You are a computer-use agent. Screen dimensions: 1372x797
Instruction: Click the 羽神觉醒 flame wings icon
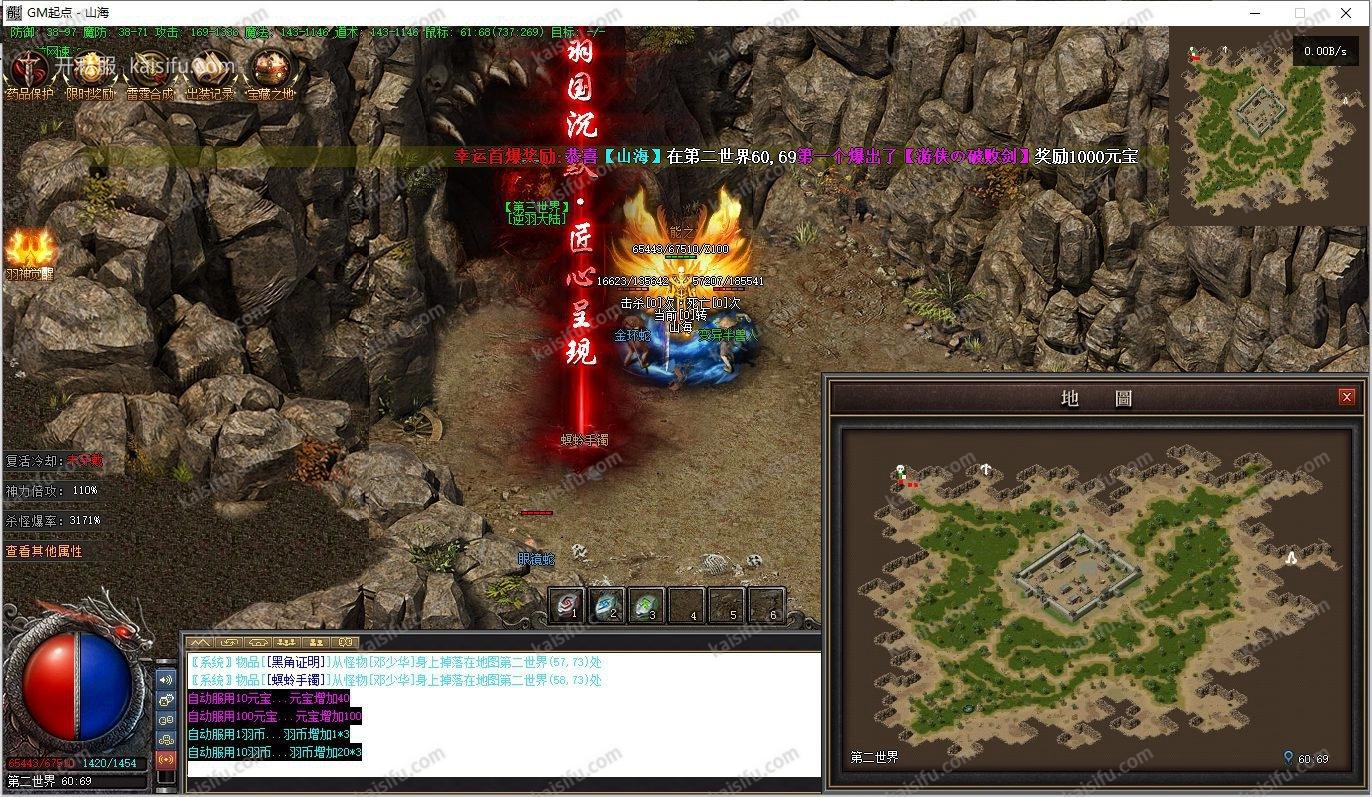point(31,251)
